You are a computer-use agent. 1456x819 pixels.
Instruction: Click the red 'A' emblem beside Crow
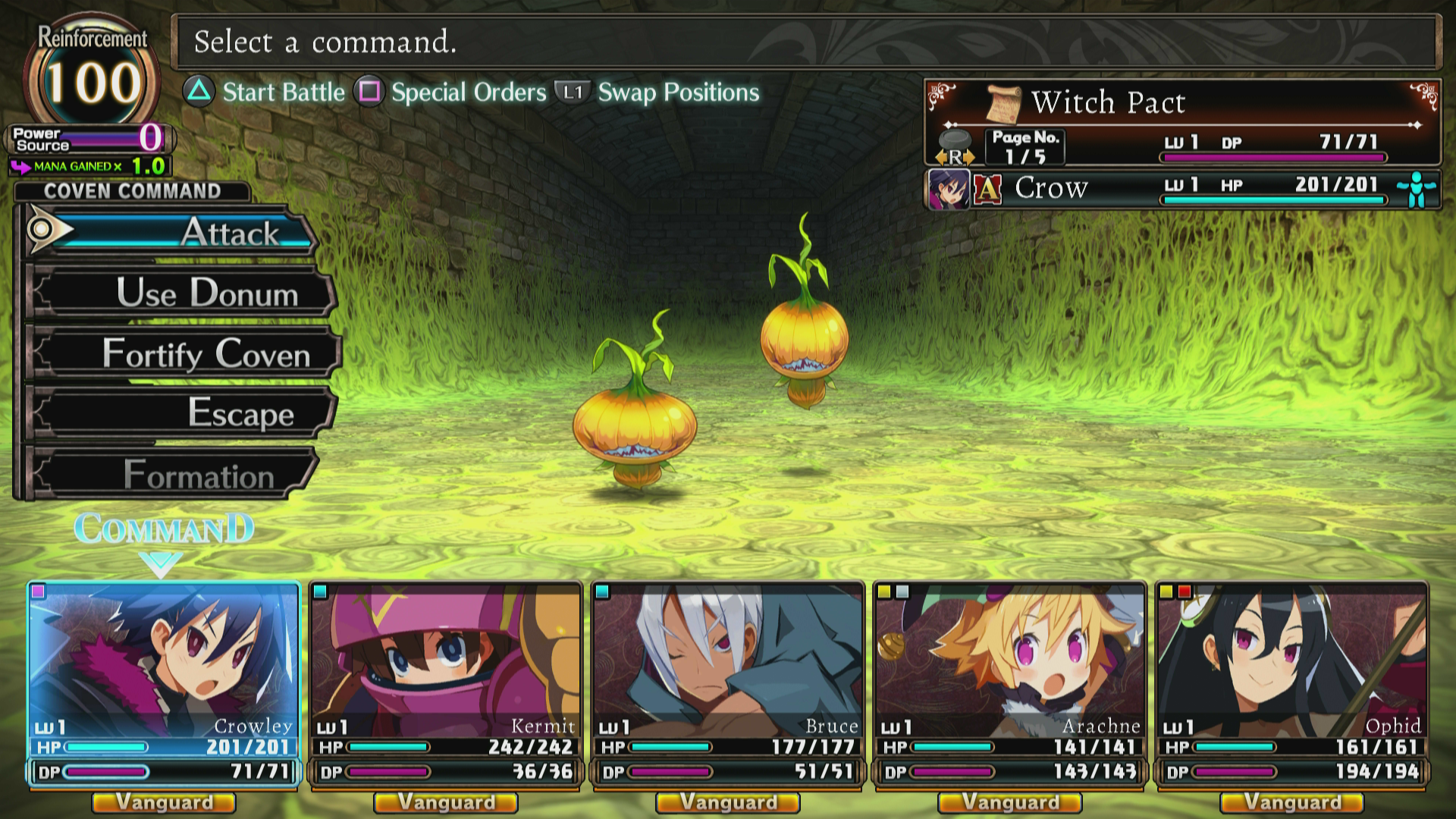pos(987,189)
